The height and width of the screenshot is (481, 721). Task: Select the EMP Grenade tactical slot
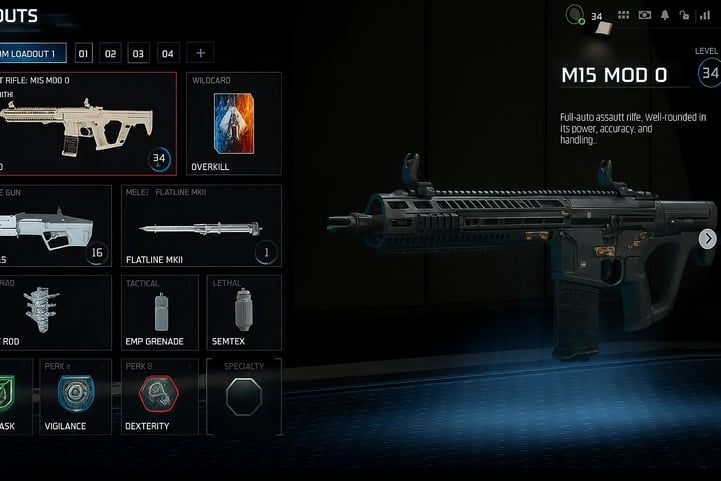159,313
